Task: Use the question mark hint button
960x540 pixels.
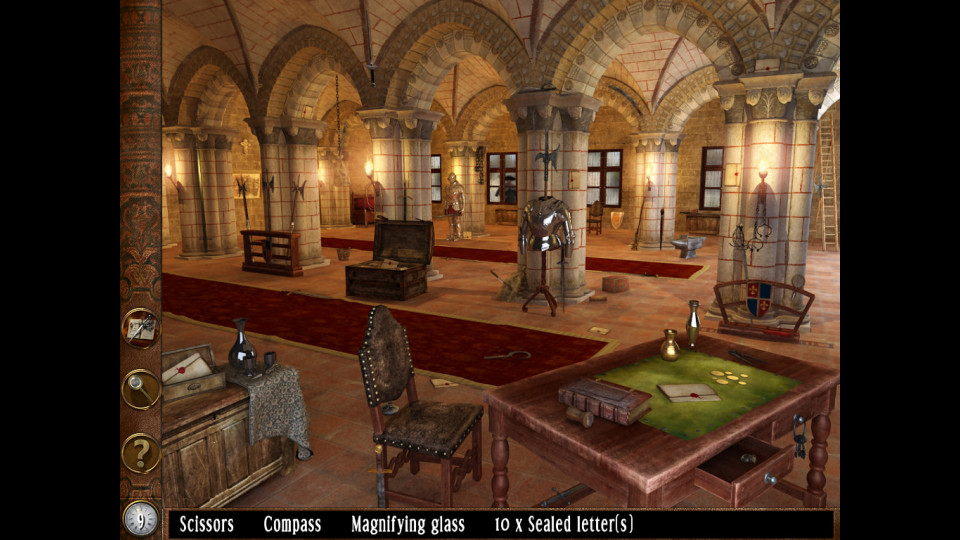Action: pos(141,453)
